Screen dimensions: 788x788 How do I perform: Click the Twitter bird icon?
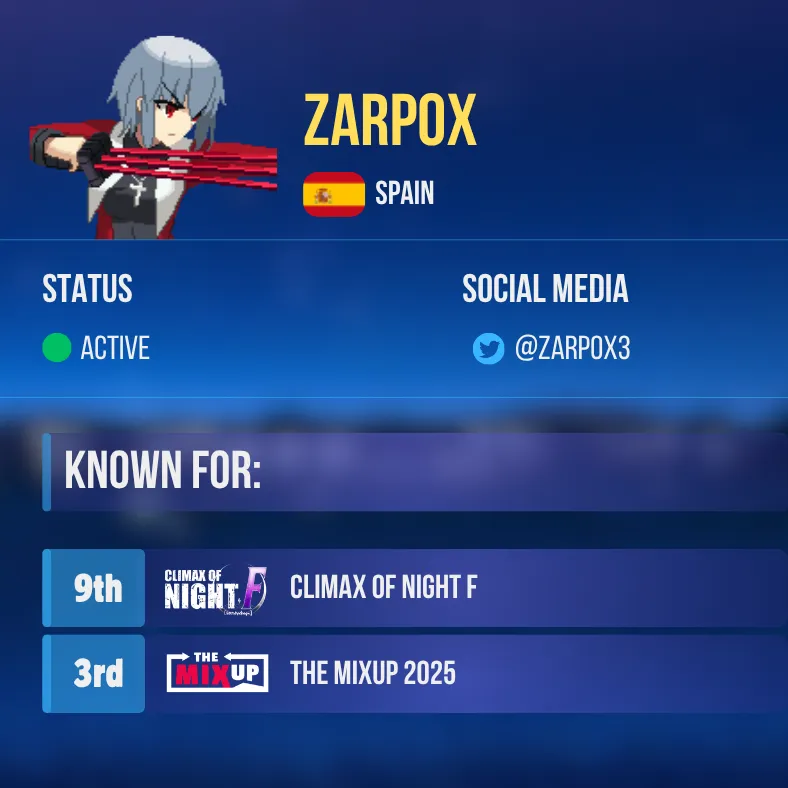(x=488, y=349)
